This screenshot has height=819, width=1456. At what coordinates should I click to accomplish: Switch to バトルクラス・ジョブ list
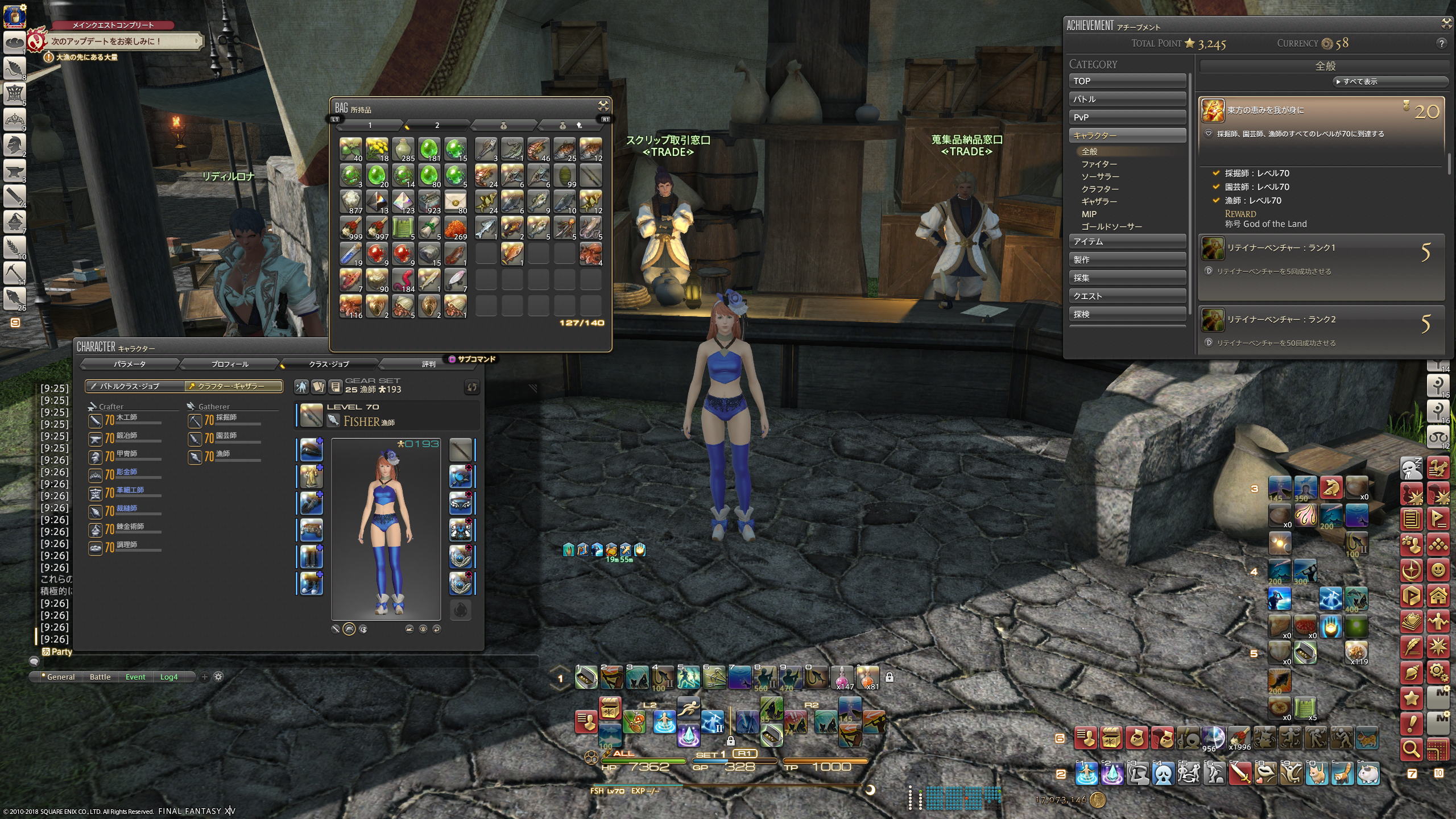(x=134, y=386)
